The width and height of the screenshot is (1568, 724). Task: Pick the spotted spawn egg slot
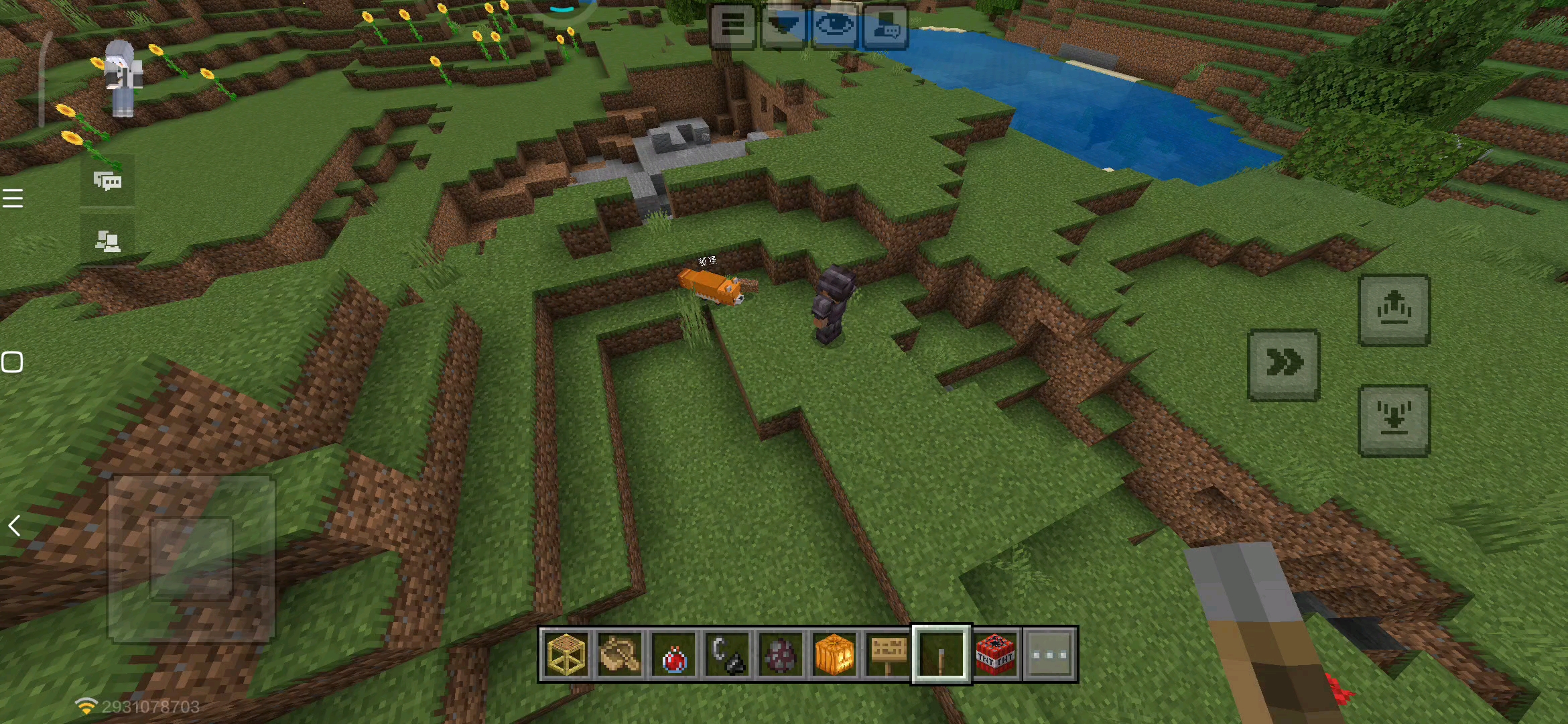click(781, 654)
